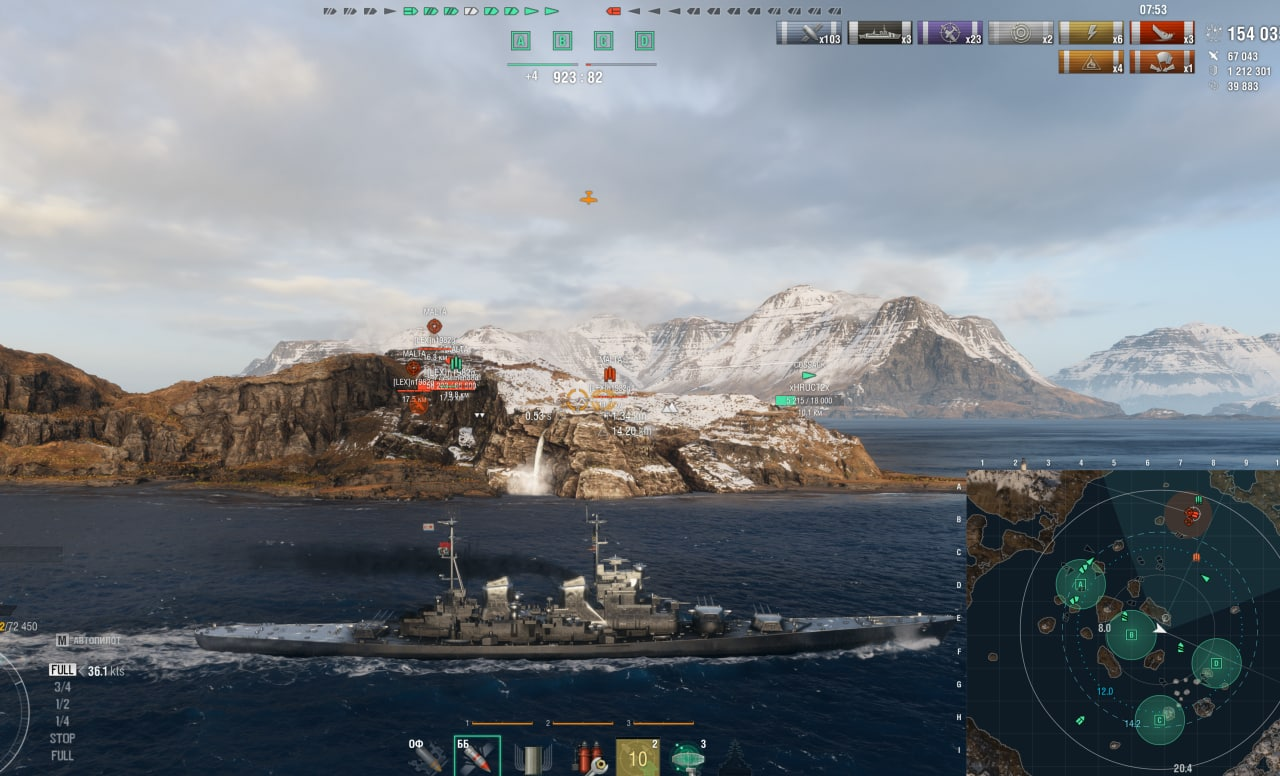Screen dimensions: 1280x776
Task: Select the red enemy cluster on minimap
Action: point(1191,516)
